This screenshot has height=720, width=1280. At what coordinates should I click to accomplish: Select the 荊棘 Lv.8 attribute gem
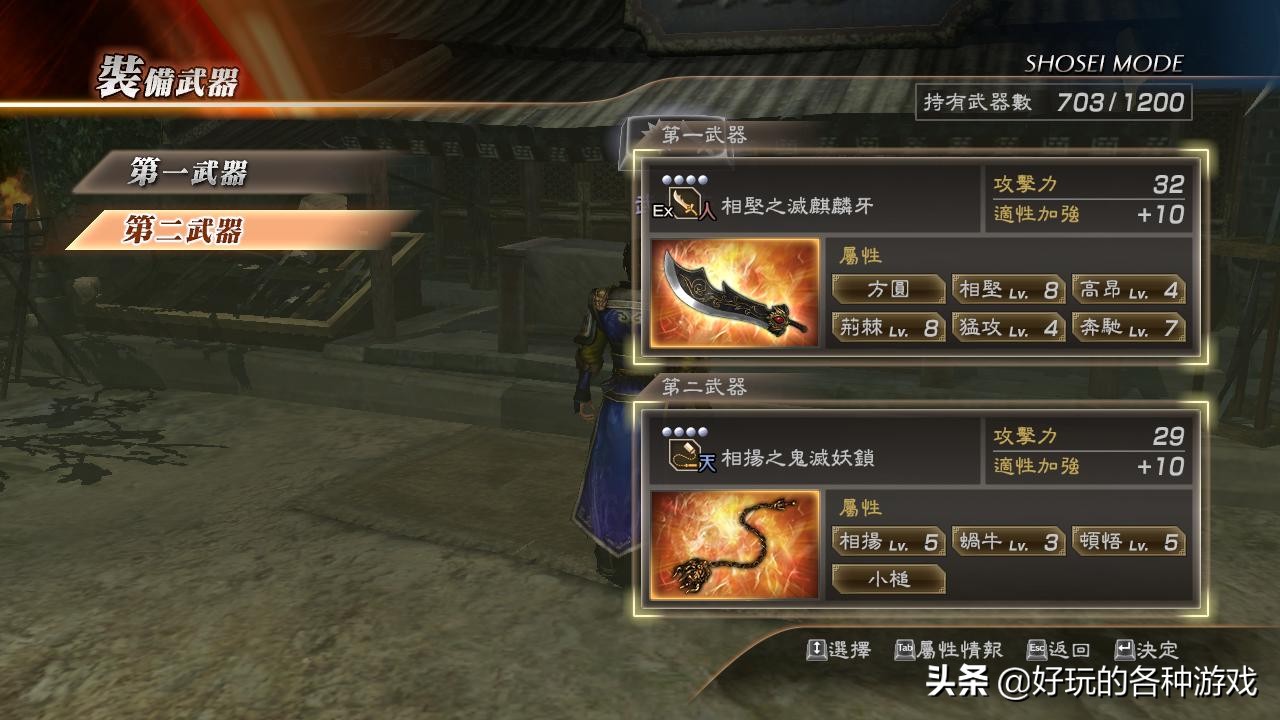(x=888, y=328)
